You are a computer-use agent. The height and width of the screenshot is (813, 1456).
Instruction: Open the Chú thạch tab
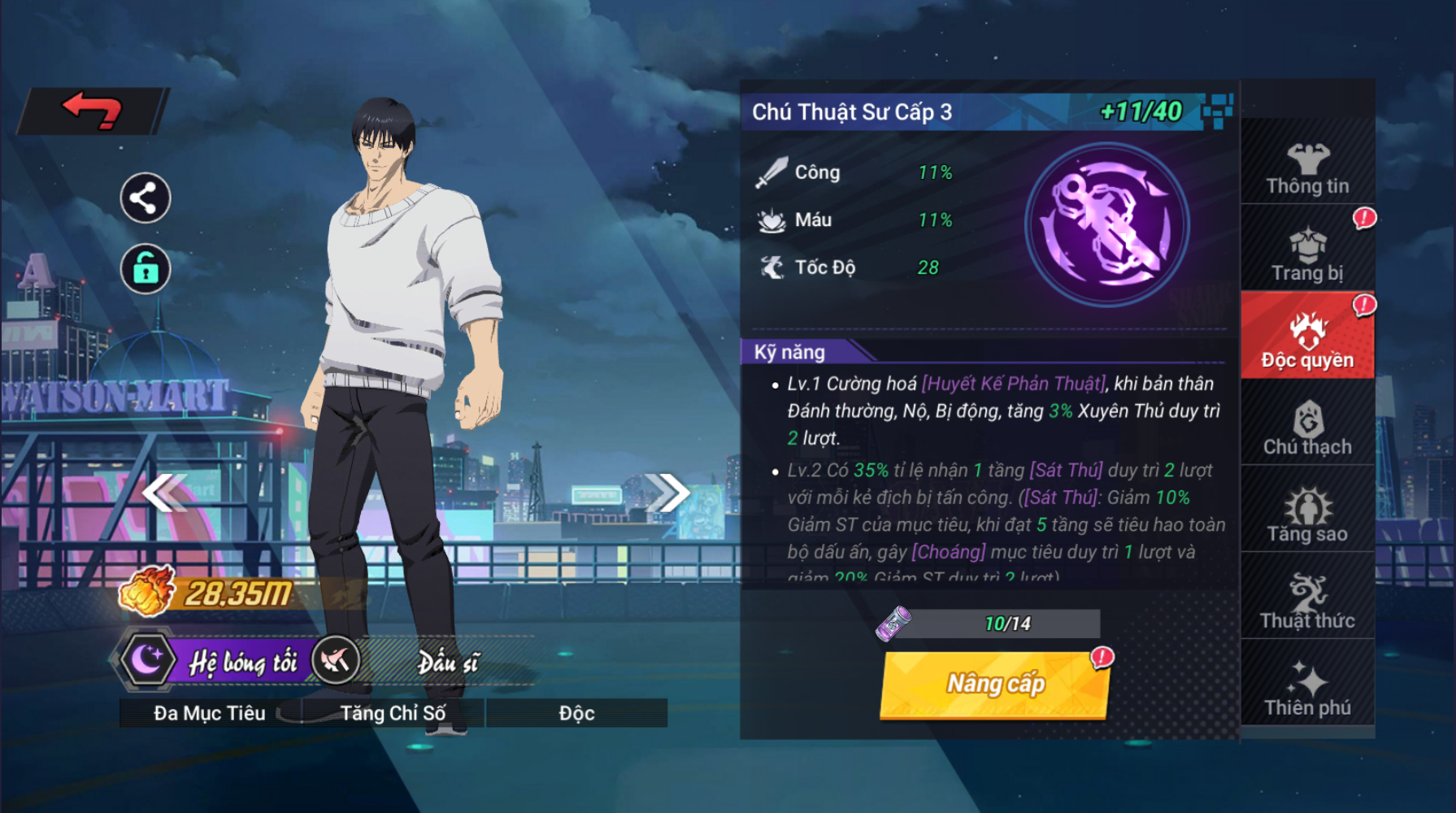point(1307,428)
